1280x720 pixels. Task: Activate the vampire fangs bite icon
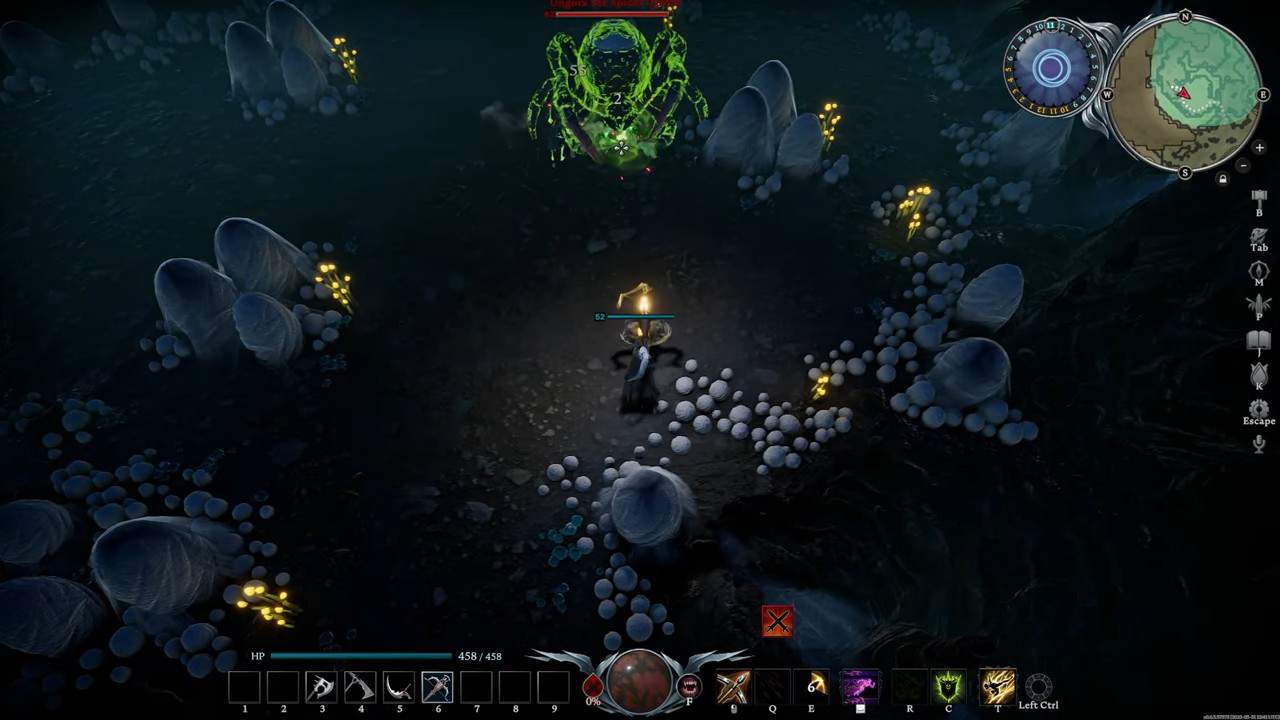tap(689, 687)
